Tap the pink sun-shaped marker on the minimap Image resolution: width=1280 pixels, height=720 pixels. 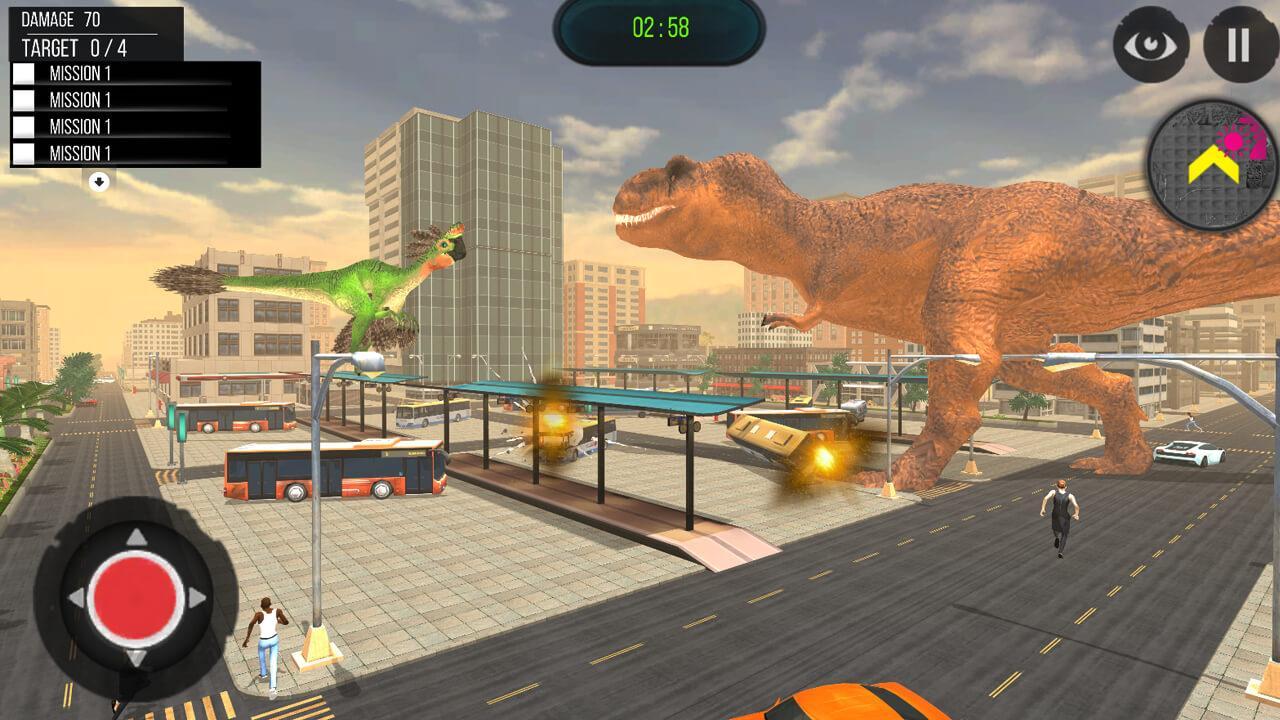(x=1232, y=142)
